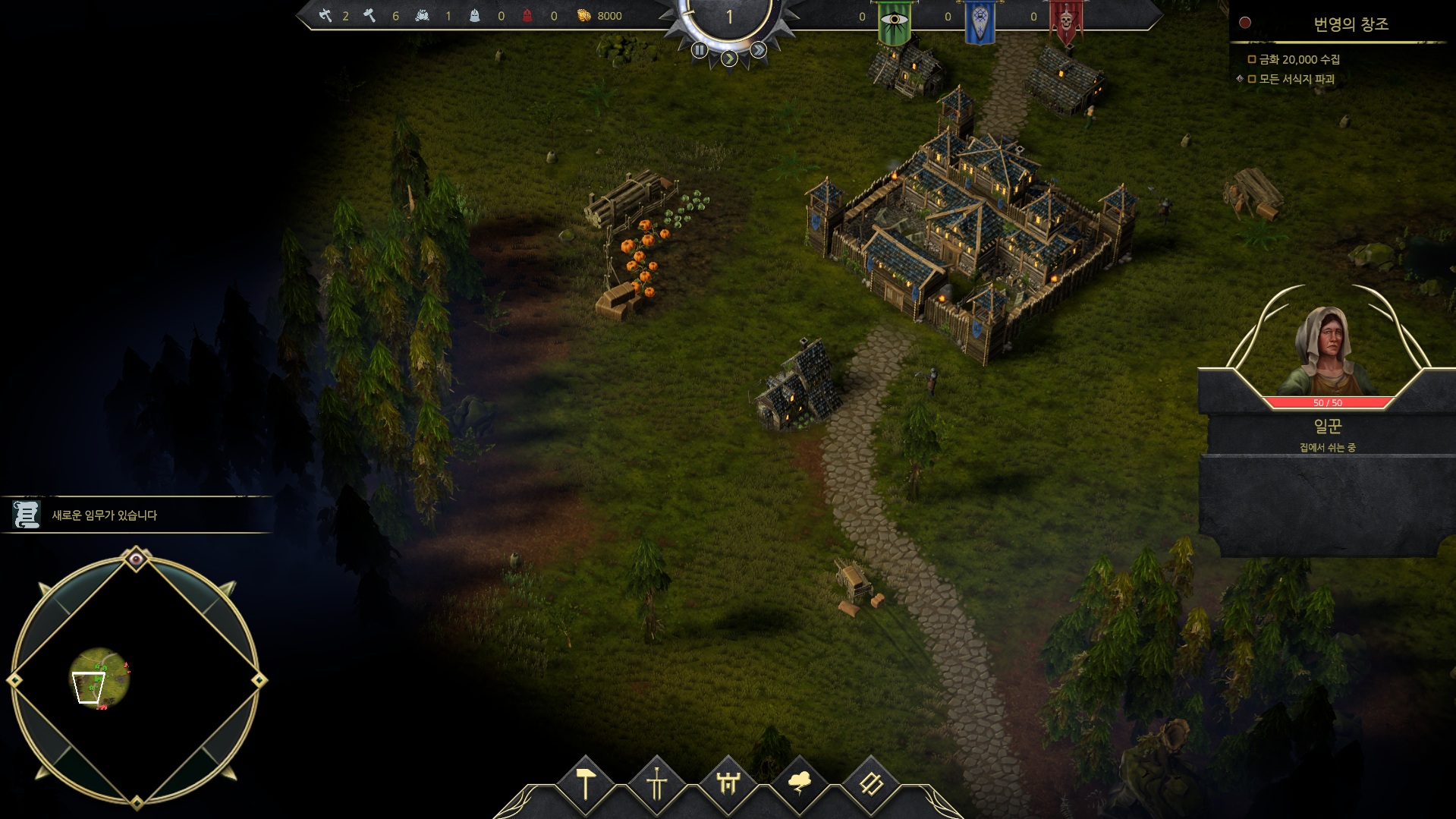
Task: Fast-forward with the double arrow button
Action: [758, 50]
